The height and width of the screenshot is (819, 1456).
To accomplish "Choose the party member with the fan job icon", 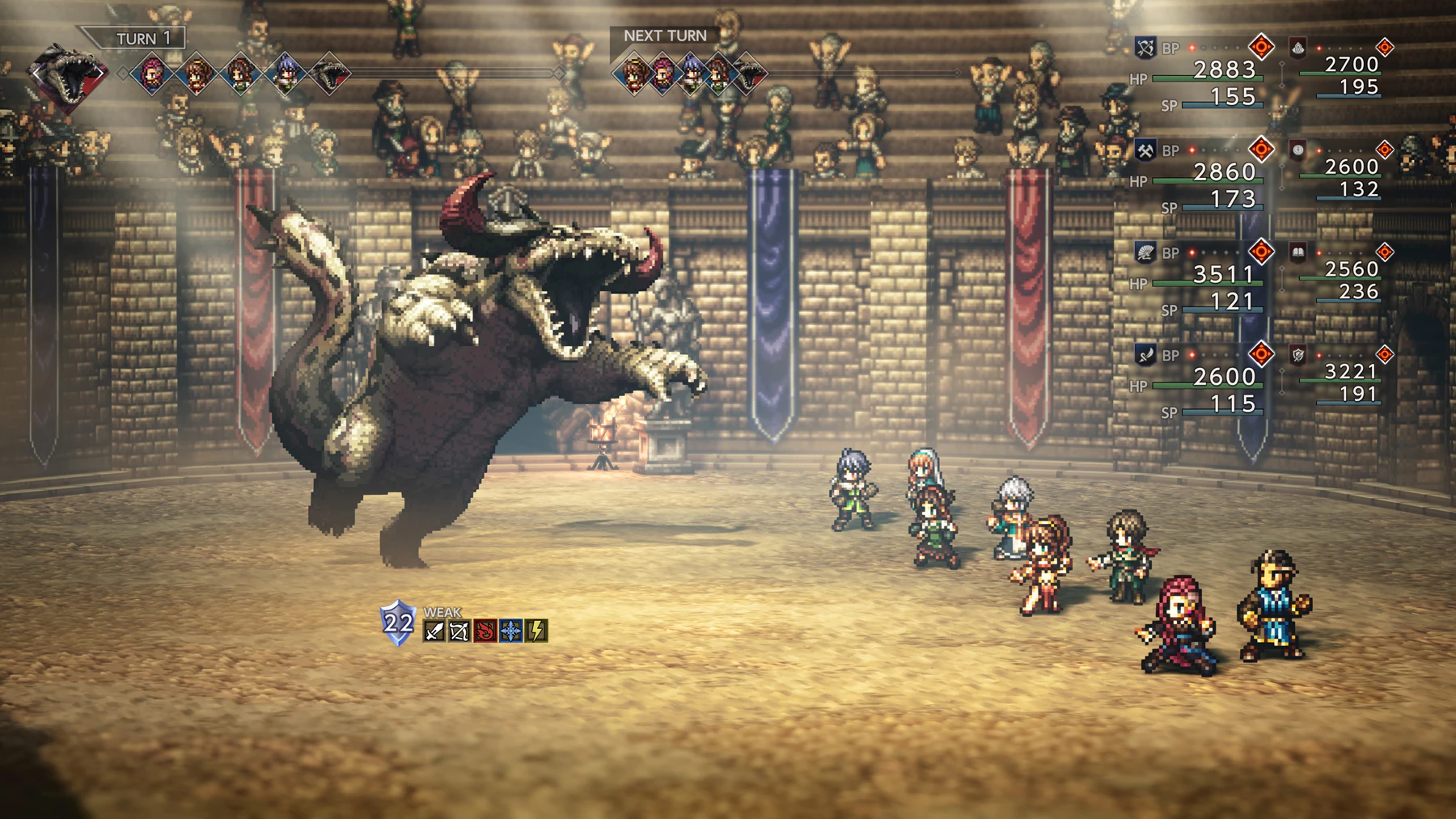I will [x=1145, y=253].
